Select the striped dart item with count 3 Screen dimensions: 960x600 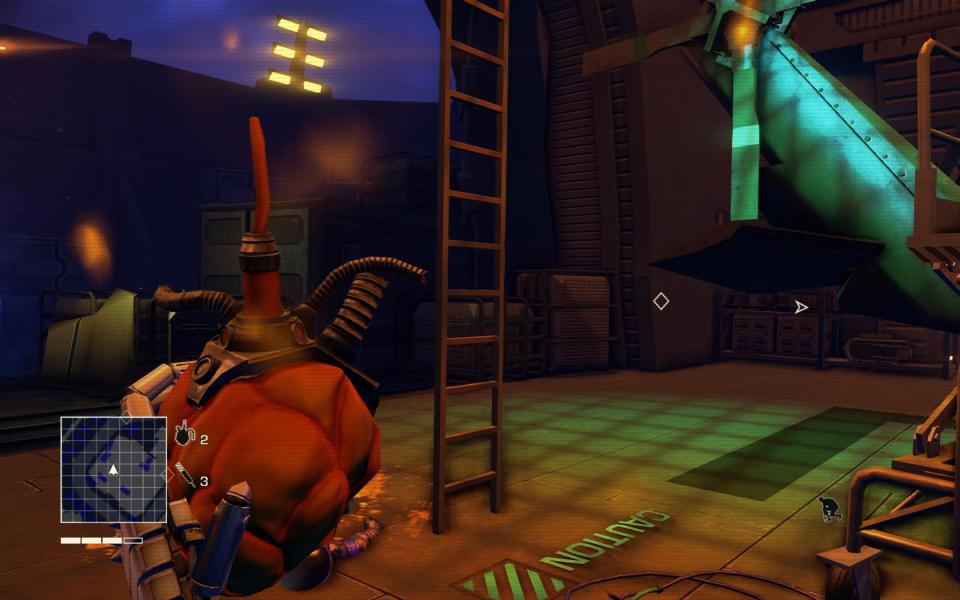(185, 475)
